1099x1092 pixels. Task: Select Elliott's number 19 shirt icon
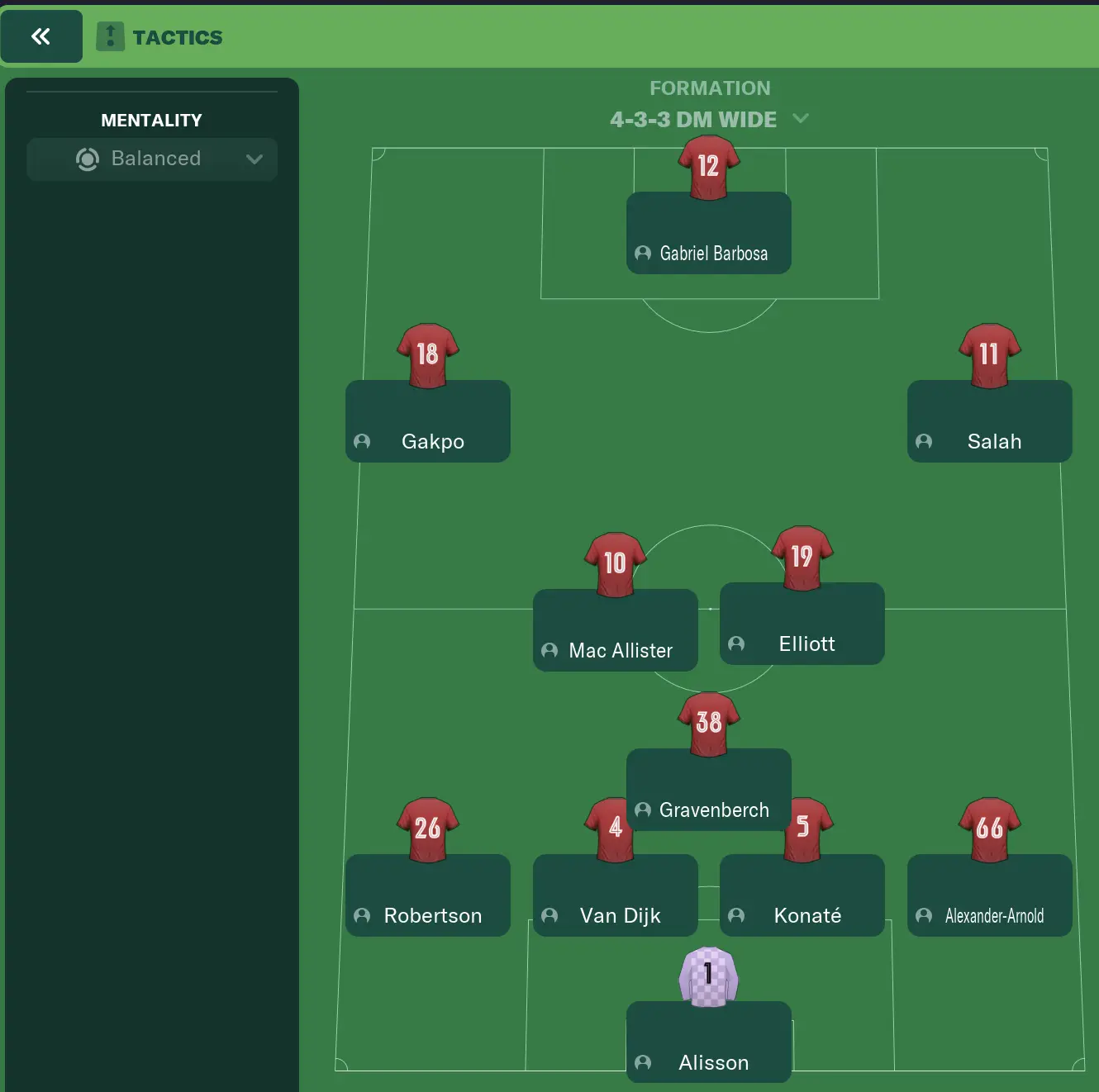pyautogui.click(x=800, y=555)
